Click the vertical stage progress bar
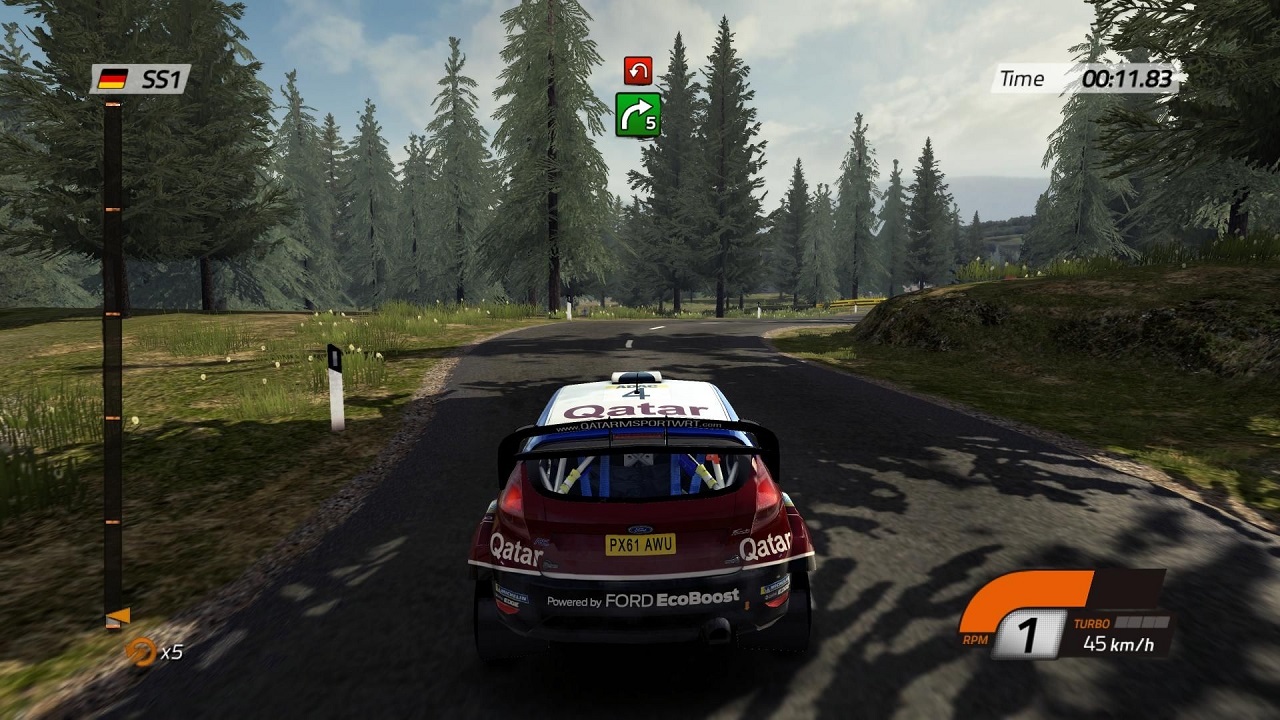 pos(113,360)
